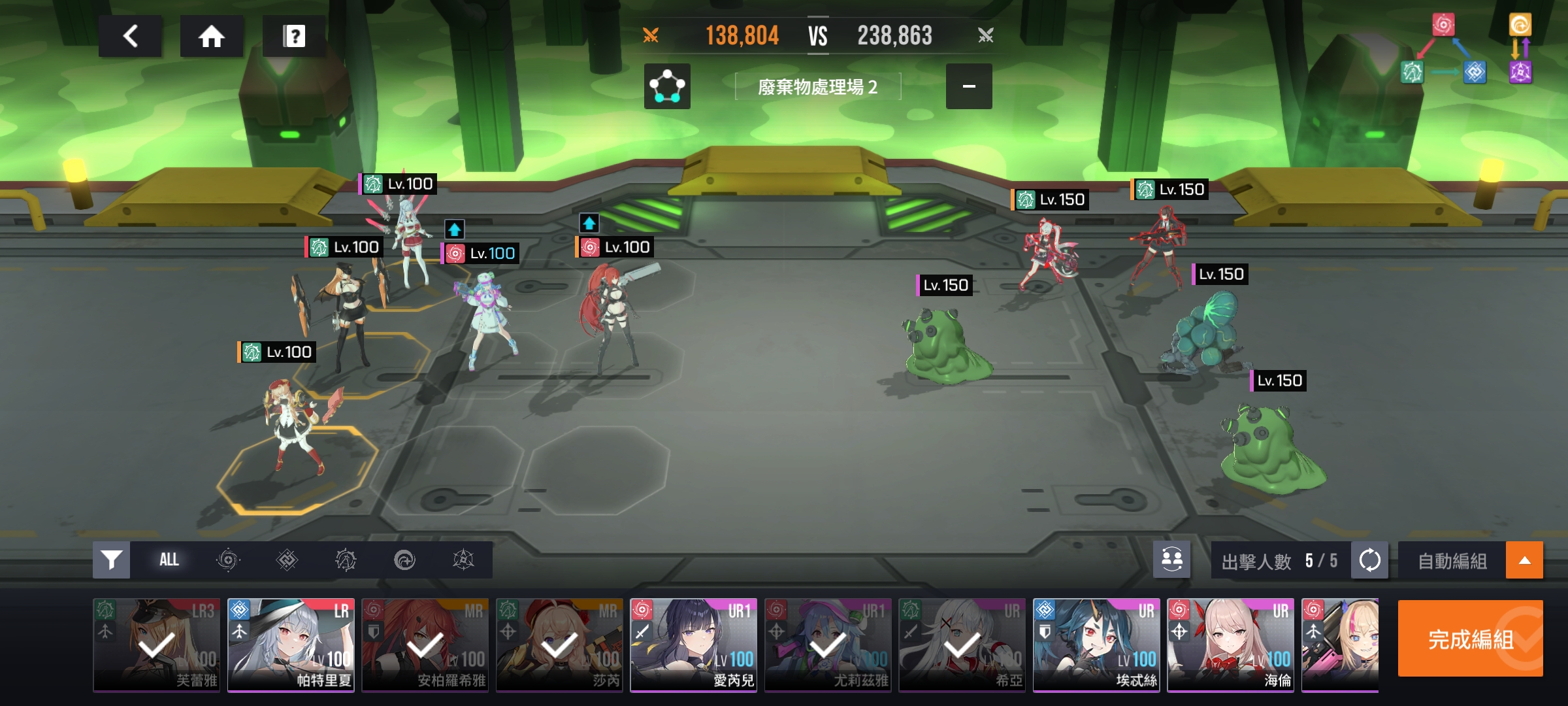Screen dimensions: 1568x706
Task: Open the team preset icon
Action: [x=1171, y=560]
